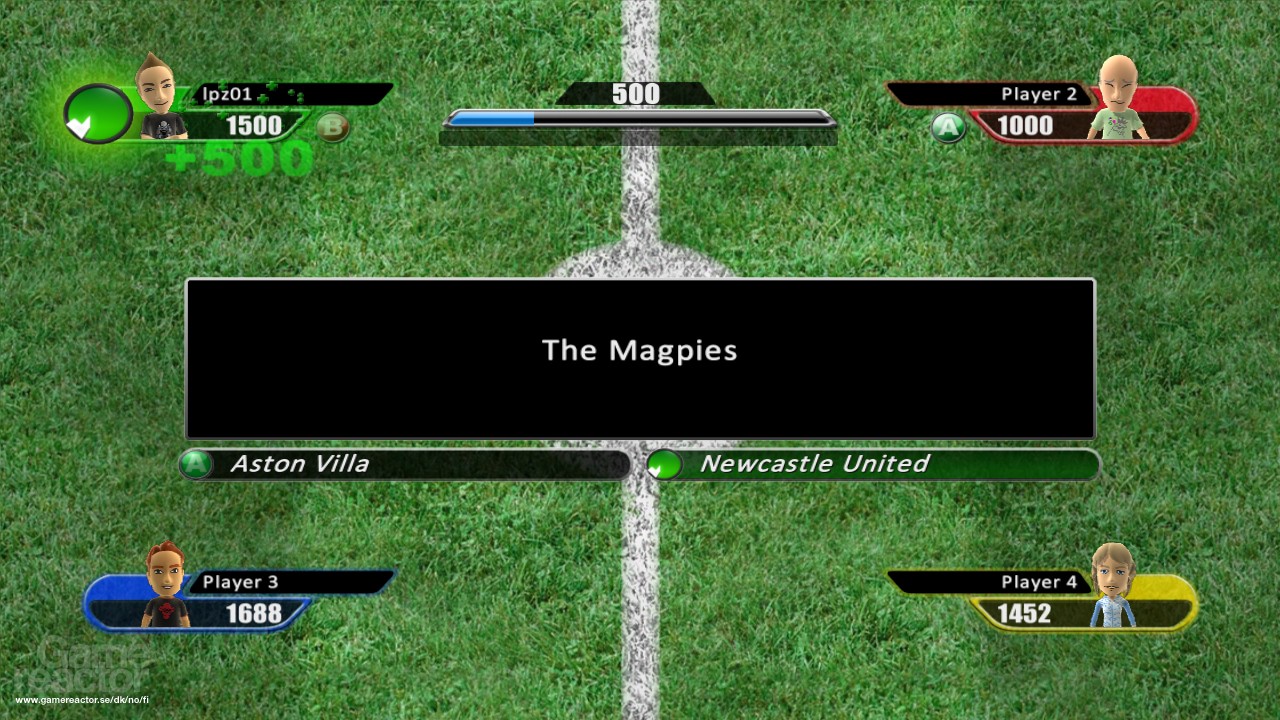Toggle the Newcastle United answer selection
The width and height of the screenshot is (1280, 720).
point(815,464)
